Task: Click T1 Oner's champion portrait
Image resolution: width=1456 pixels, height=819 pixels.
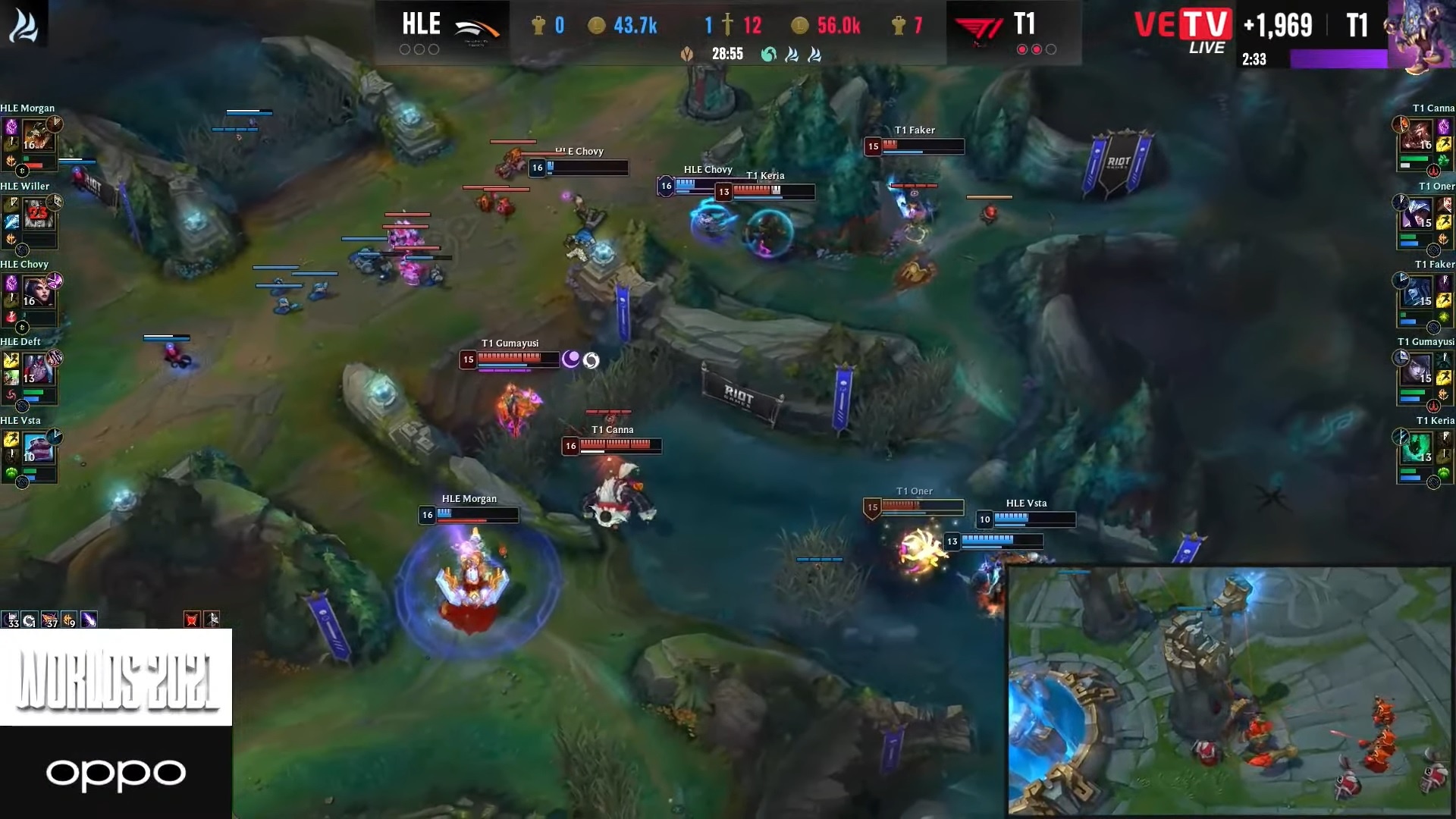Action: tap(1416, 215)
